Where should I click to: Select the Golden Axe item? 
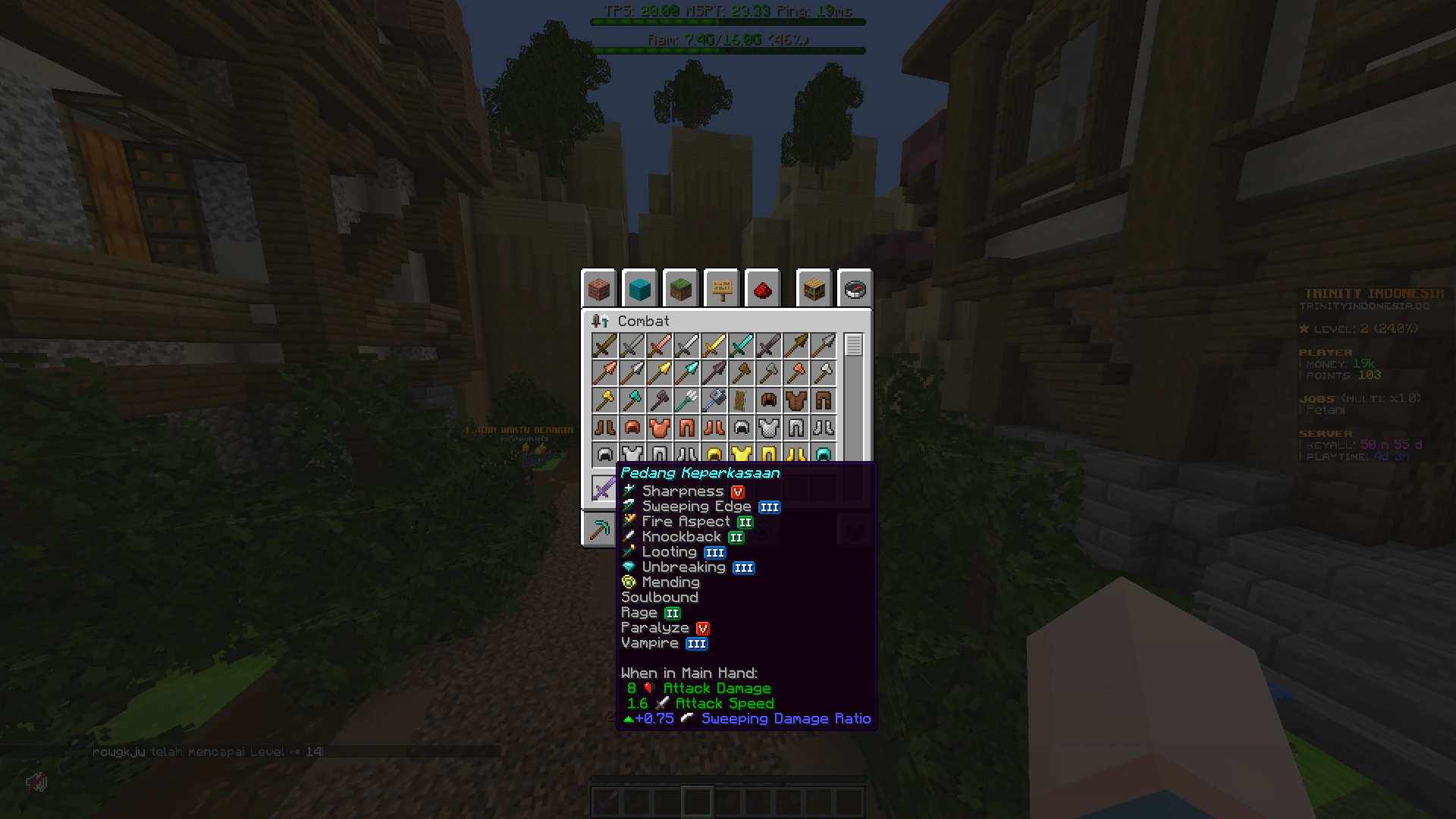point(604,400)
